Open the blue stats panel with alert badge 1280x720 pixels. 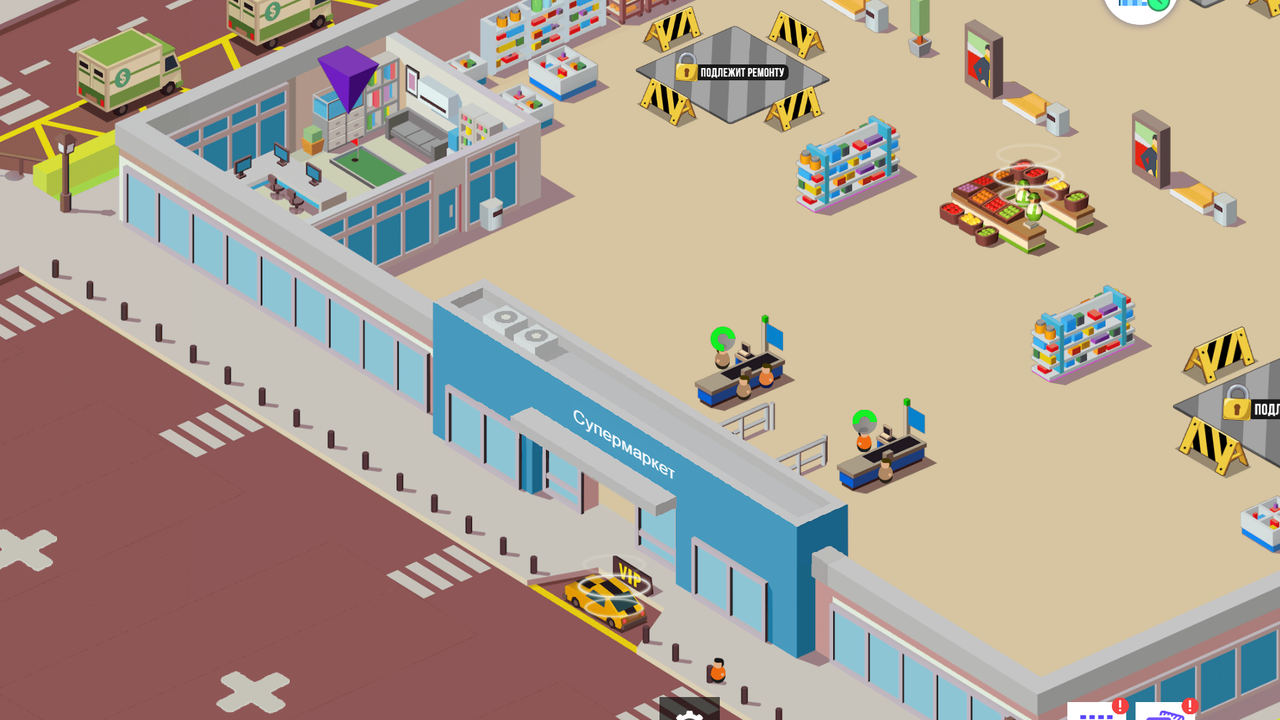pos(1095,714)
